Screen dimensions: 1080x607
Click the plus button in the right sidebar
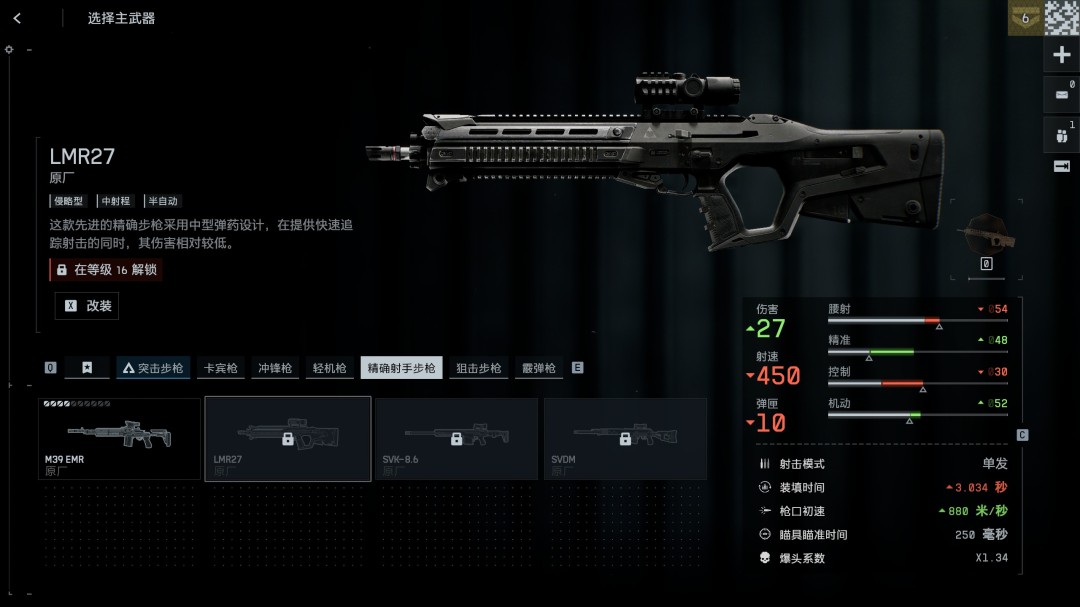coord(1061,55)
